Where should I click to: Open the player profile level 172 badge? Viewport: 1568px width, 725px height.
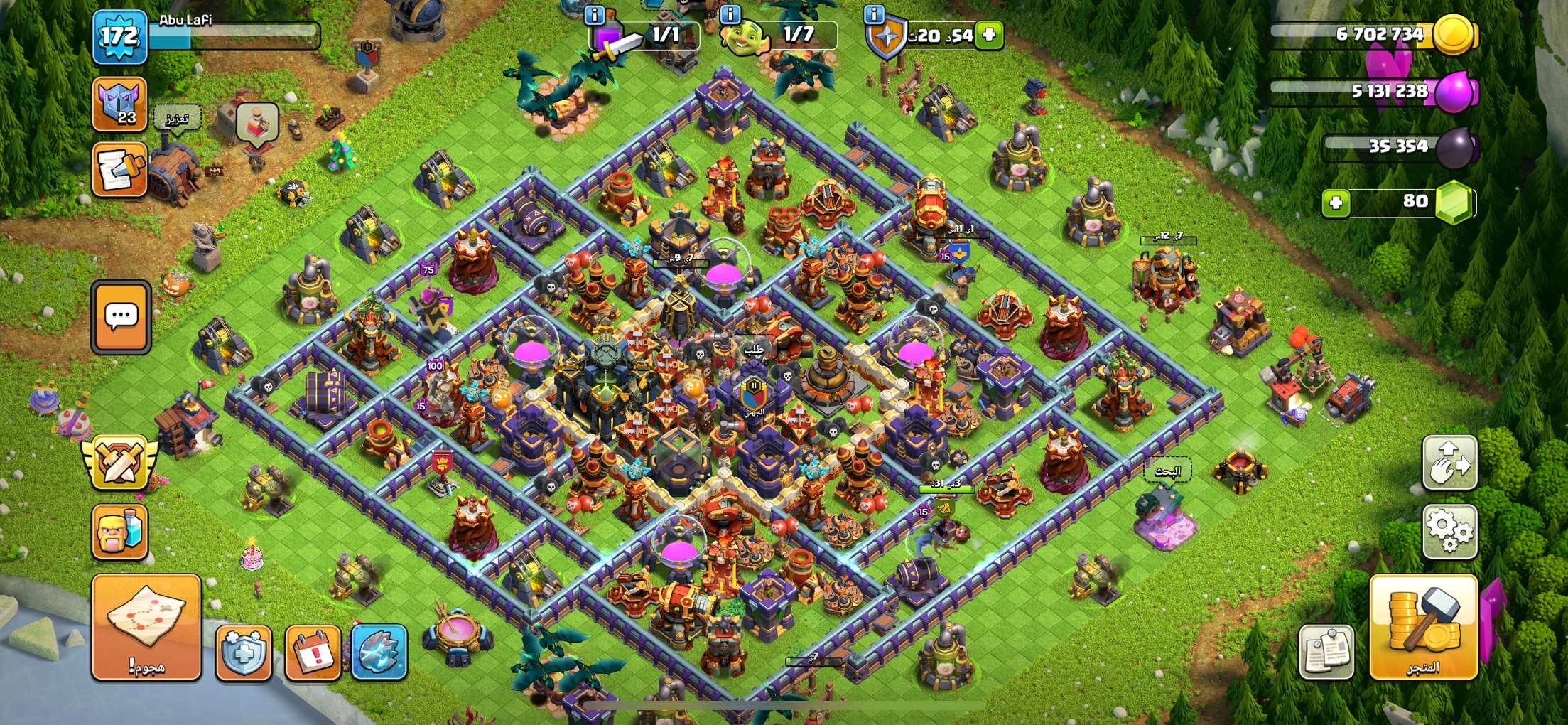click(119, 36)
